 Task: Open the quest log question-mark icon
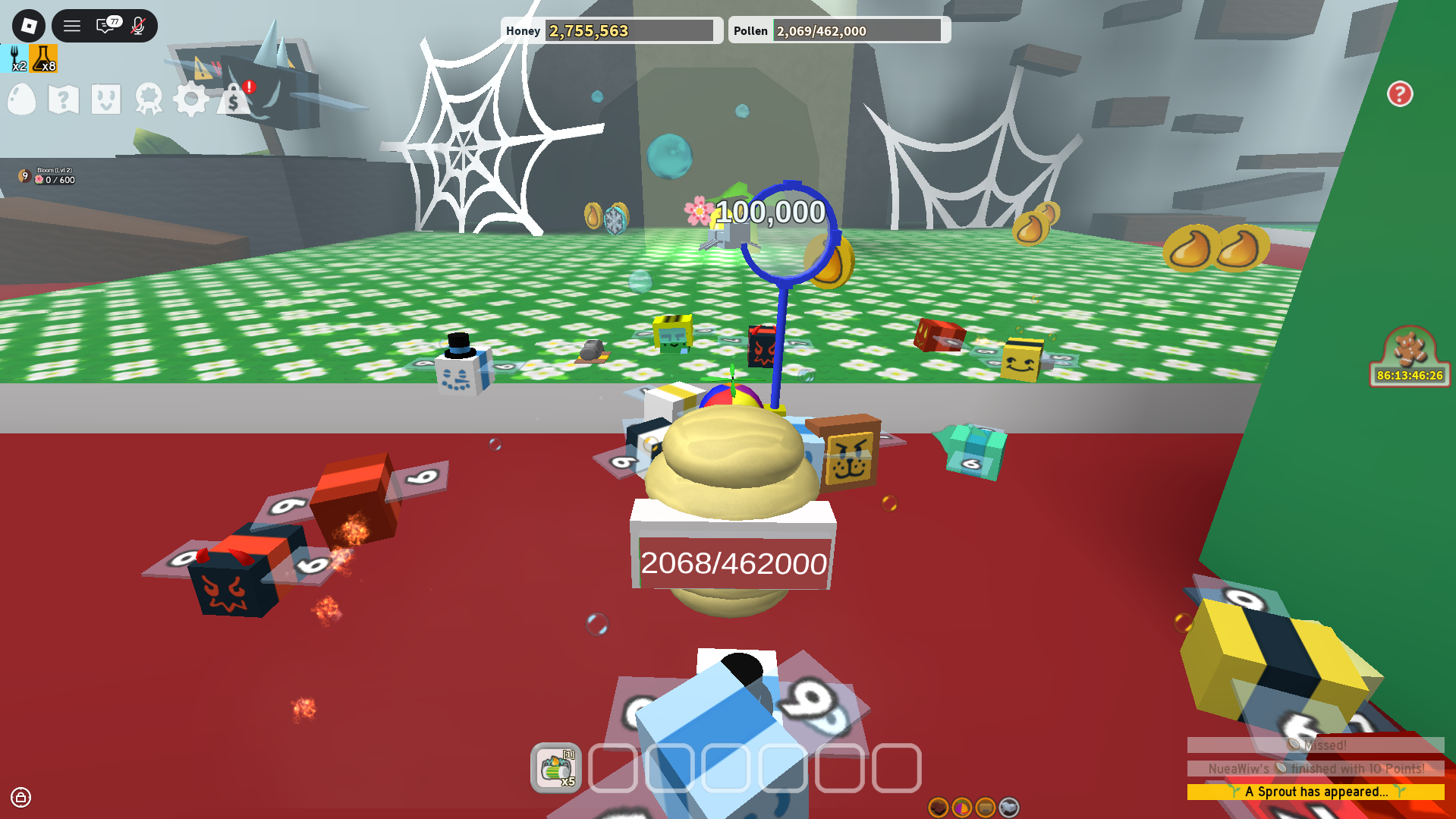(63, 99)
